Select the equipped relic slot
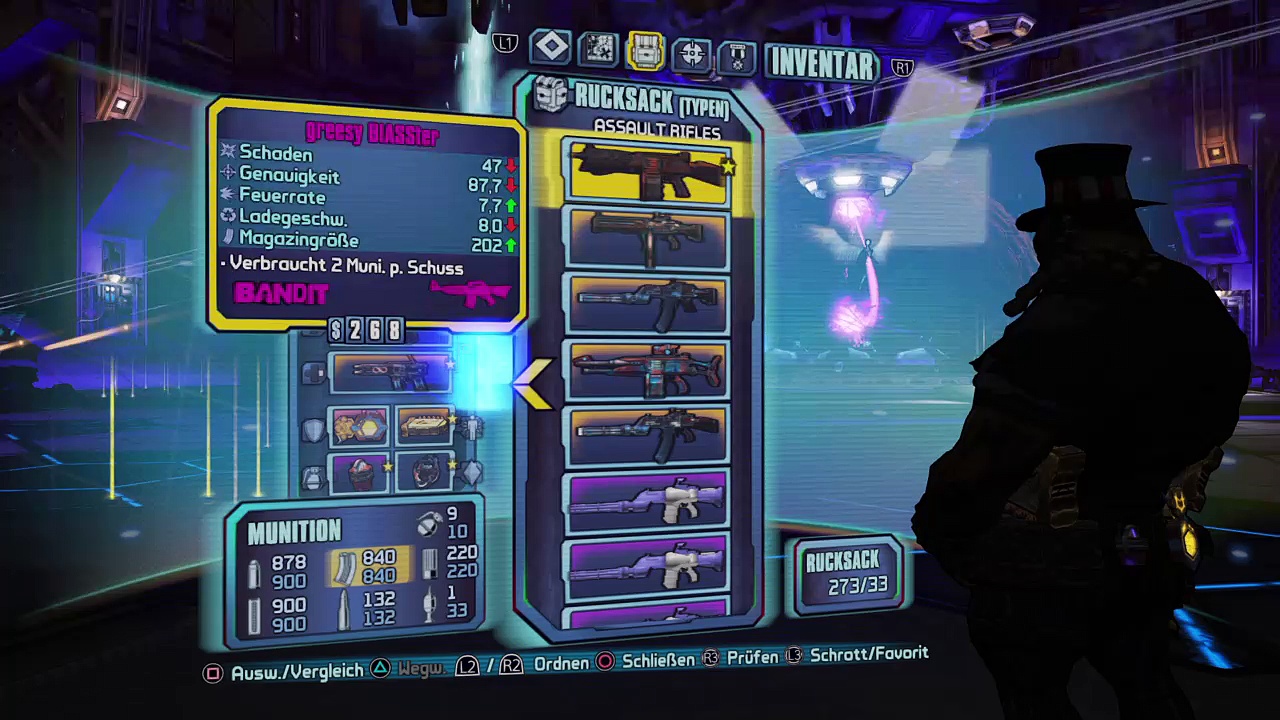 click(425, 472)
